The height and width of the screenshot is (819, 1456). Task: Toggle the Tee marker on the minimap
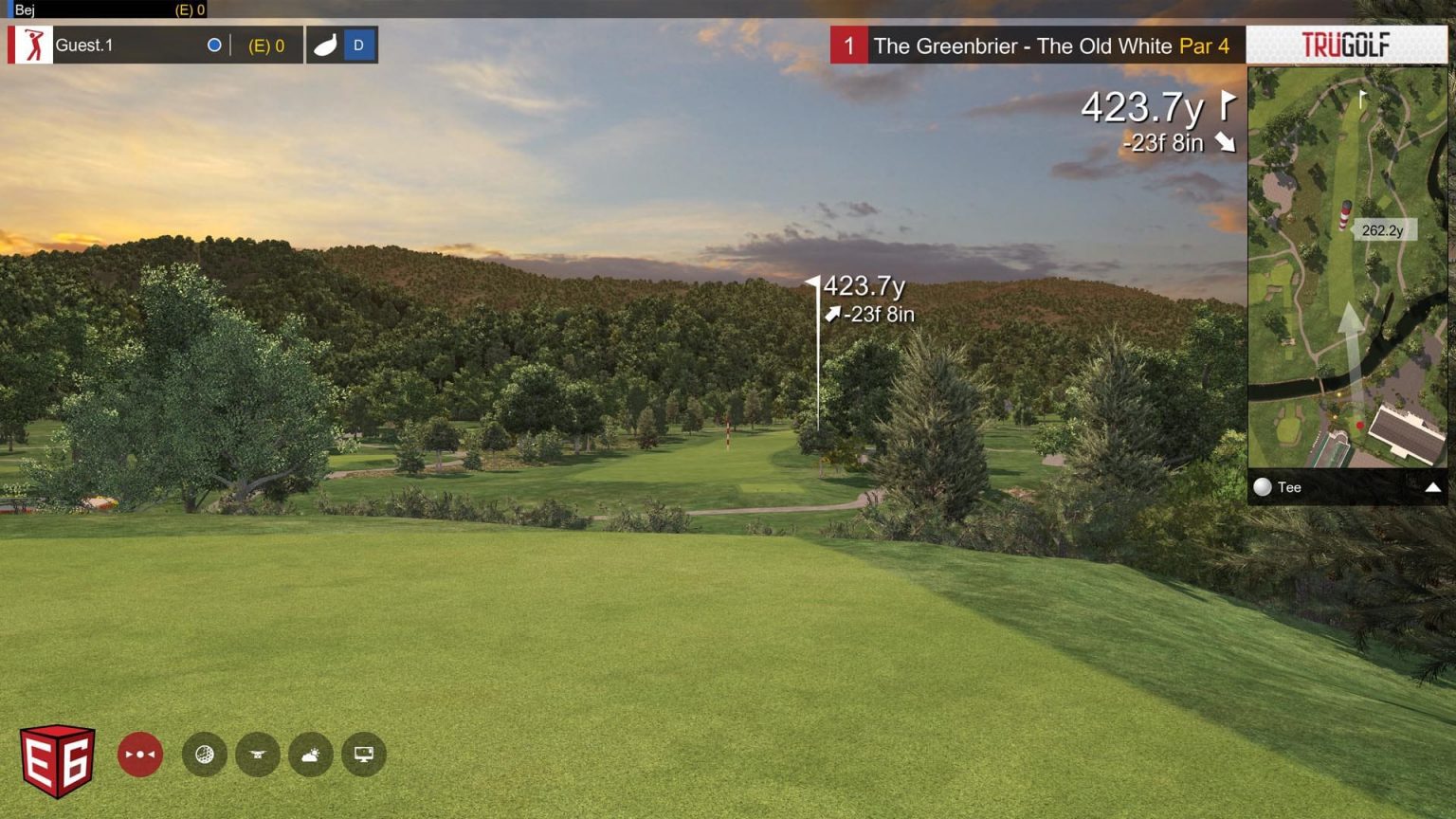point(1263,487)
